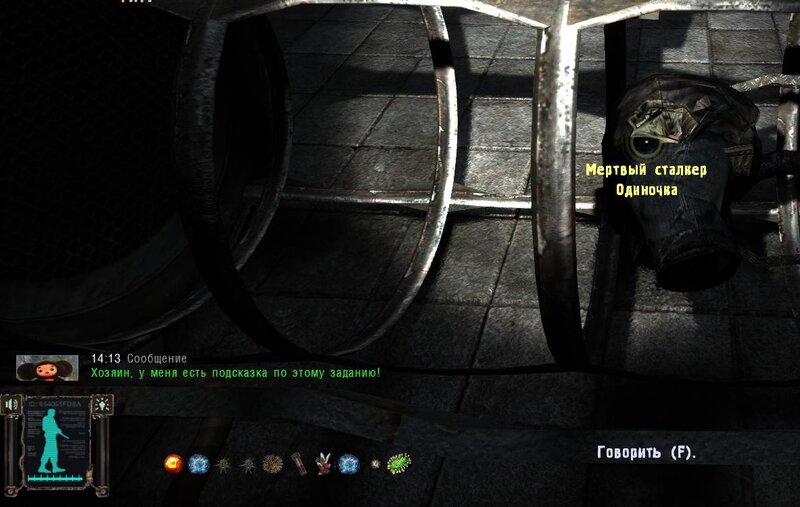Select the orange fireball artifact icon

point(172,464)
